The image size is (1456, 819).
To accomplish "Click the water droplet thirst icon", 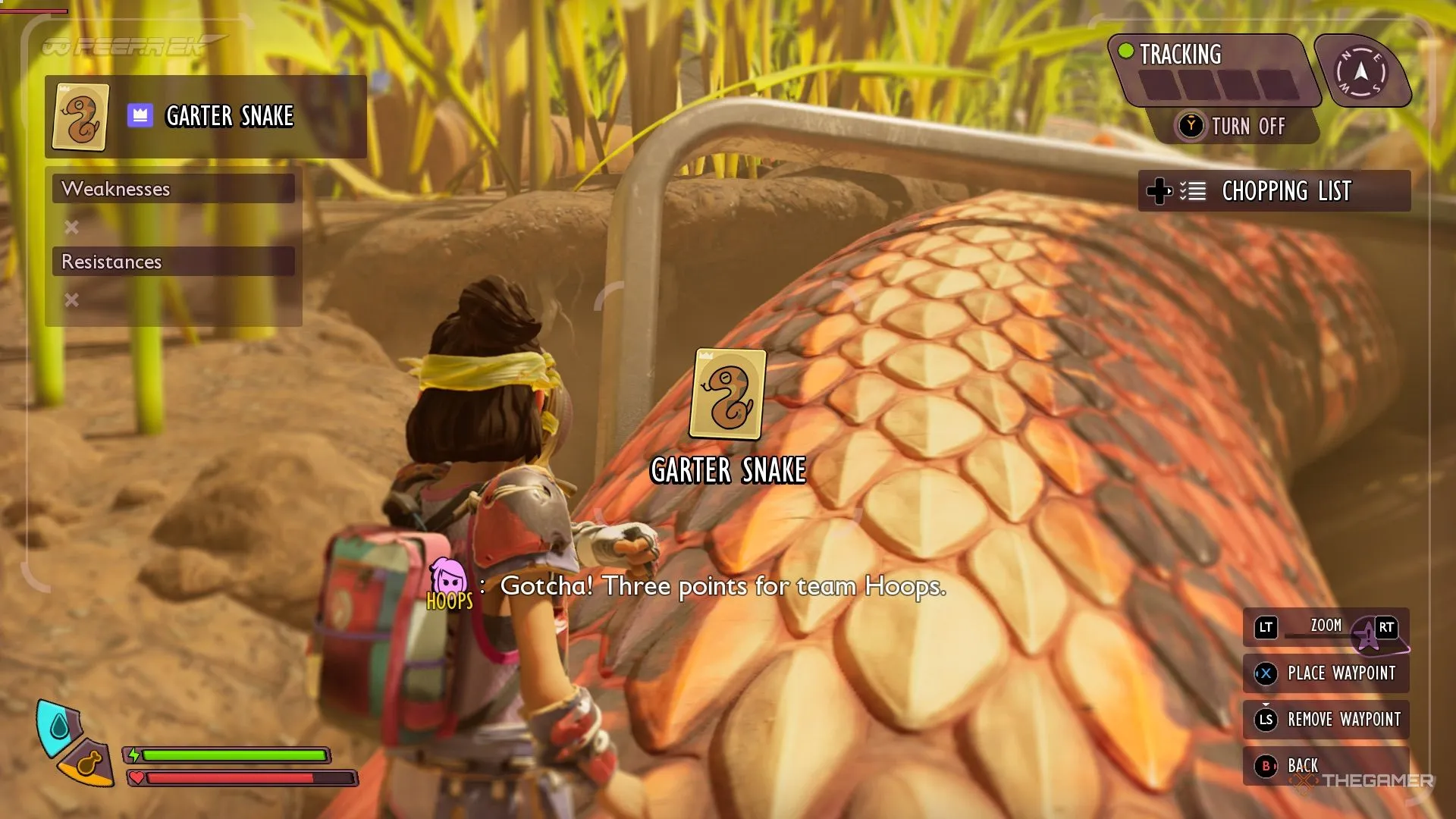I will click(x=58, y=728).
